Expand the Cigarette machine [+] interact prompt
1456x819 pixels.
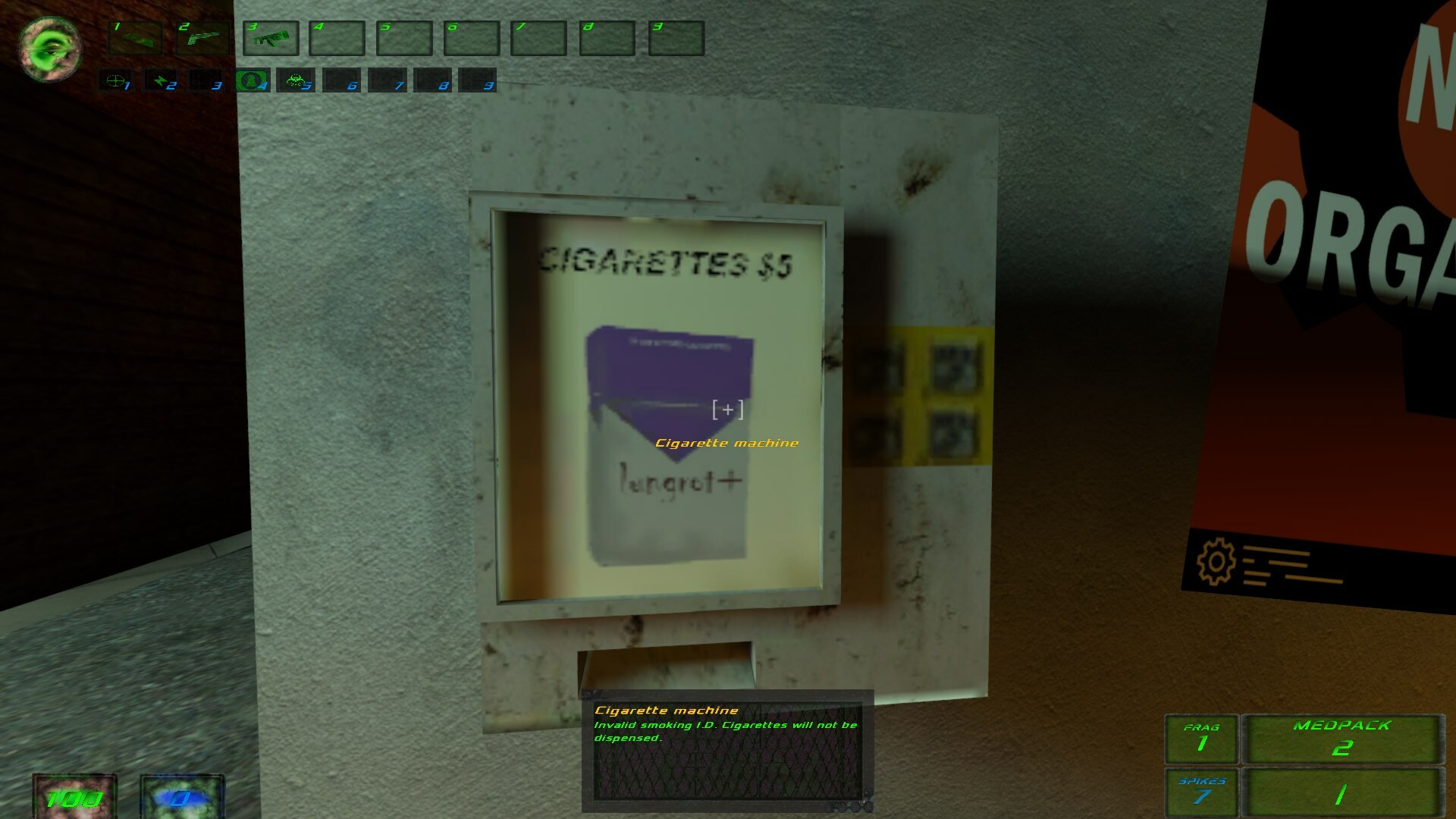728,408
